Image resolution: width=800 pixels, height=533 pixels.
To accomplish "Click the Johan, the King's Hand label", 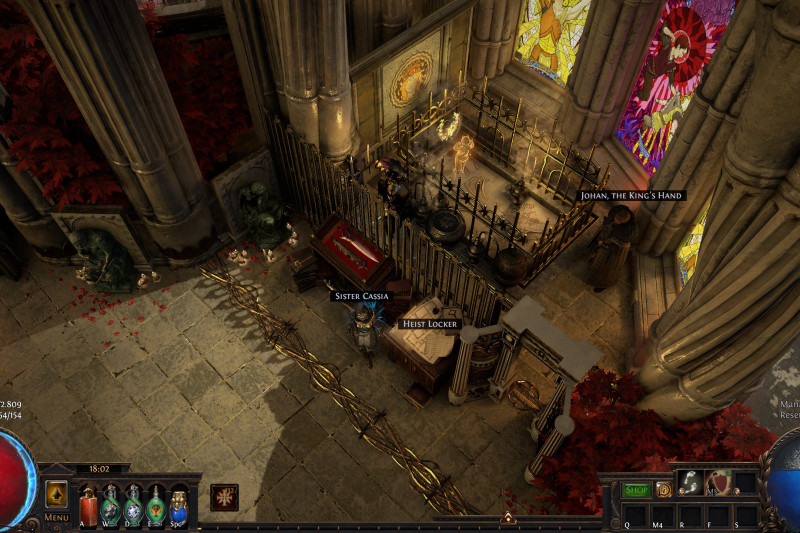I will click(x=631, y=195).
